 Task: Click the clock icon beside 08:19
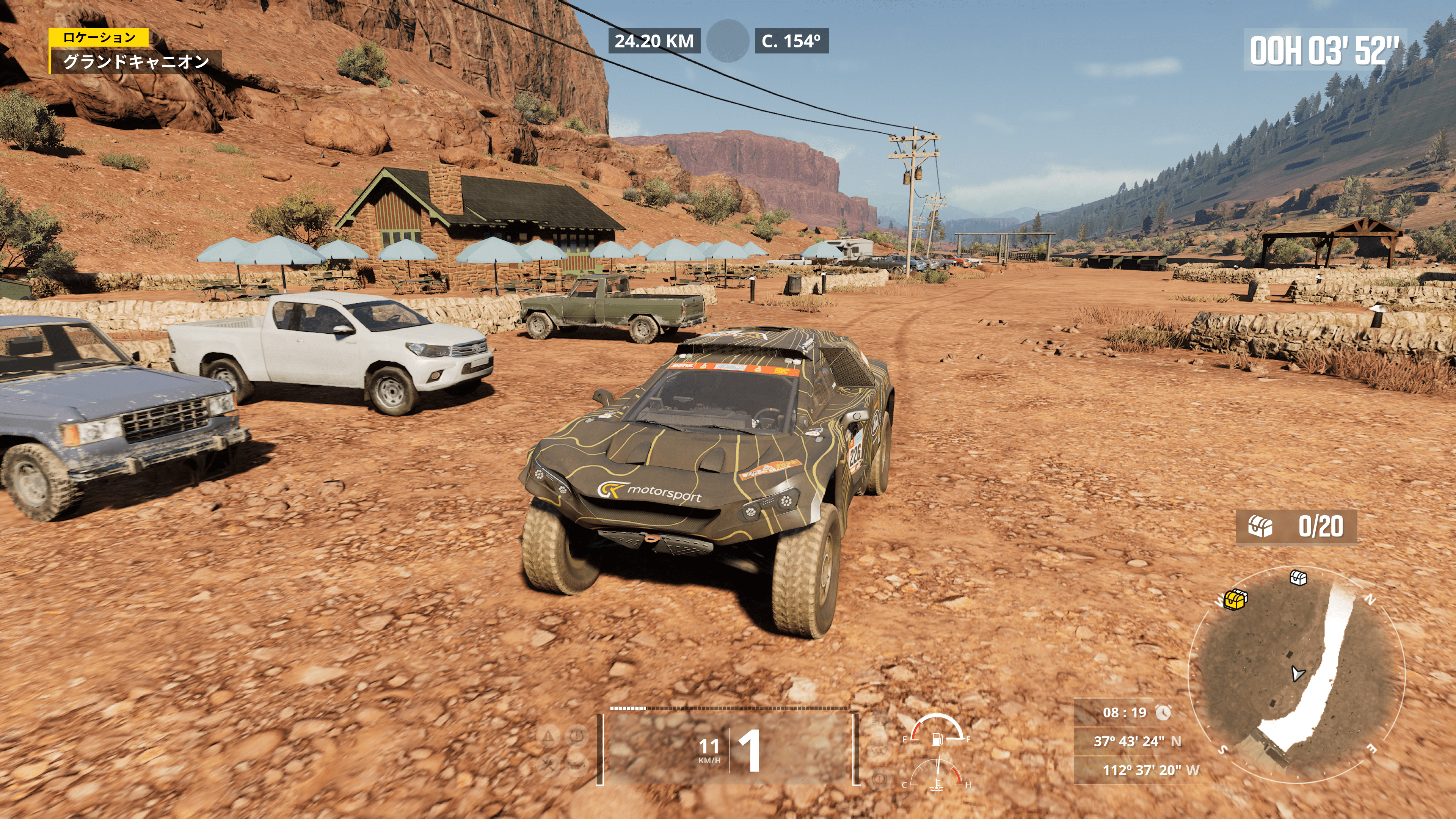coord(1163,713)
